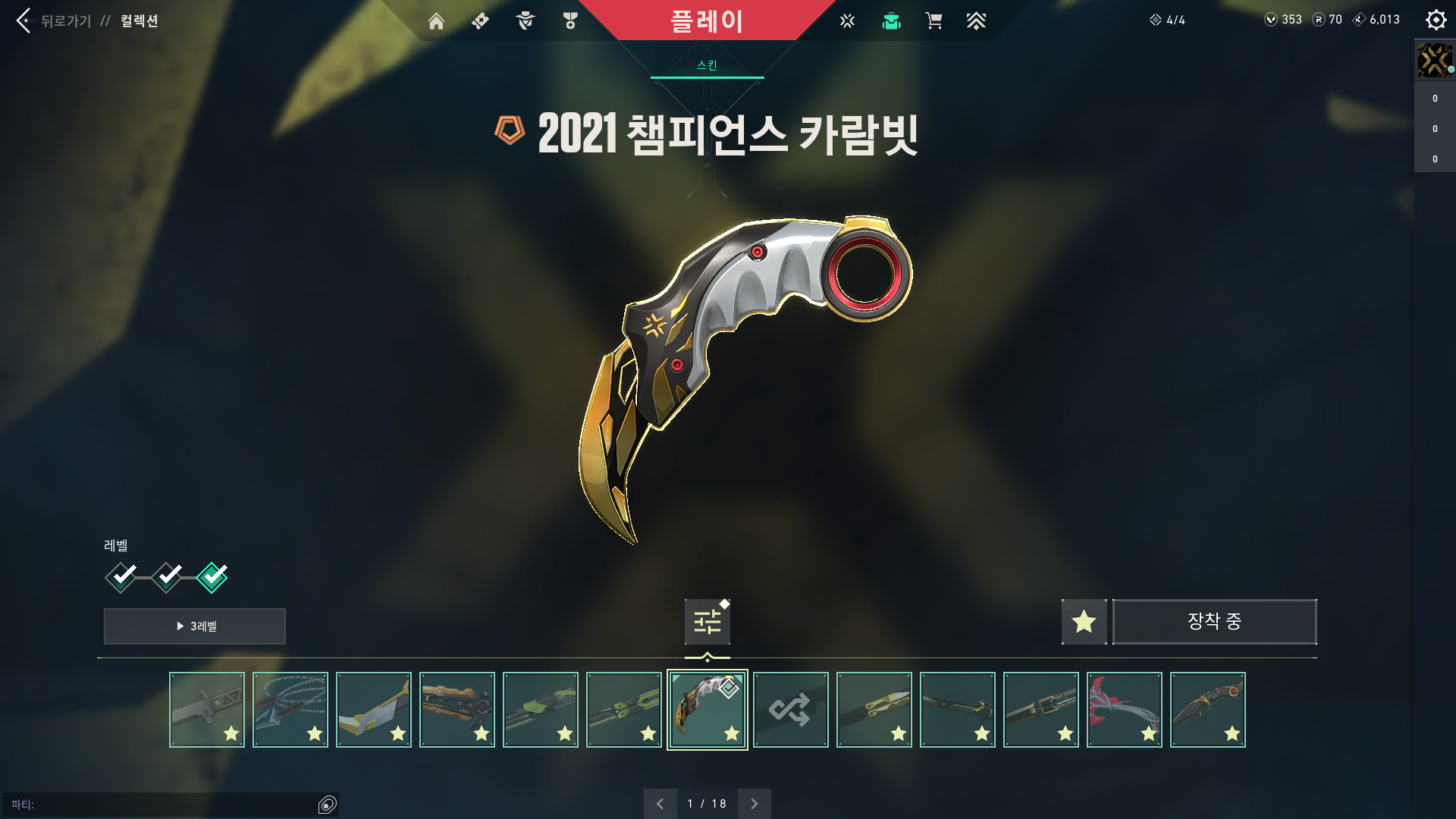The height and width of the screenshot is (819, 1456).
Task: Click the VP currency icon showing 353
Action: (1272, 20)
